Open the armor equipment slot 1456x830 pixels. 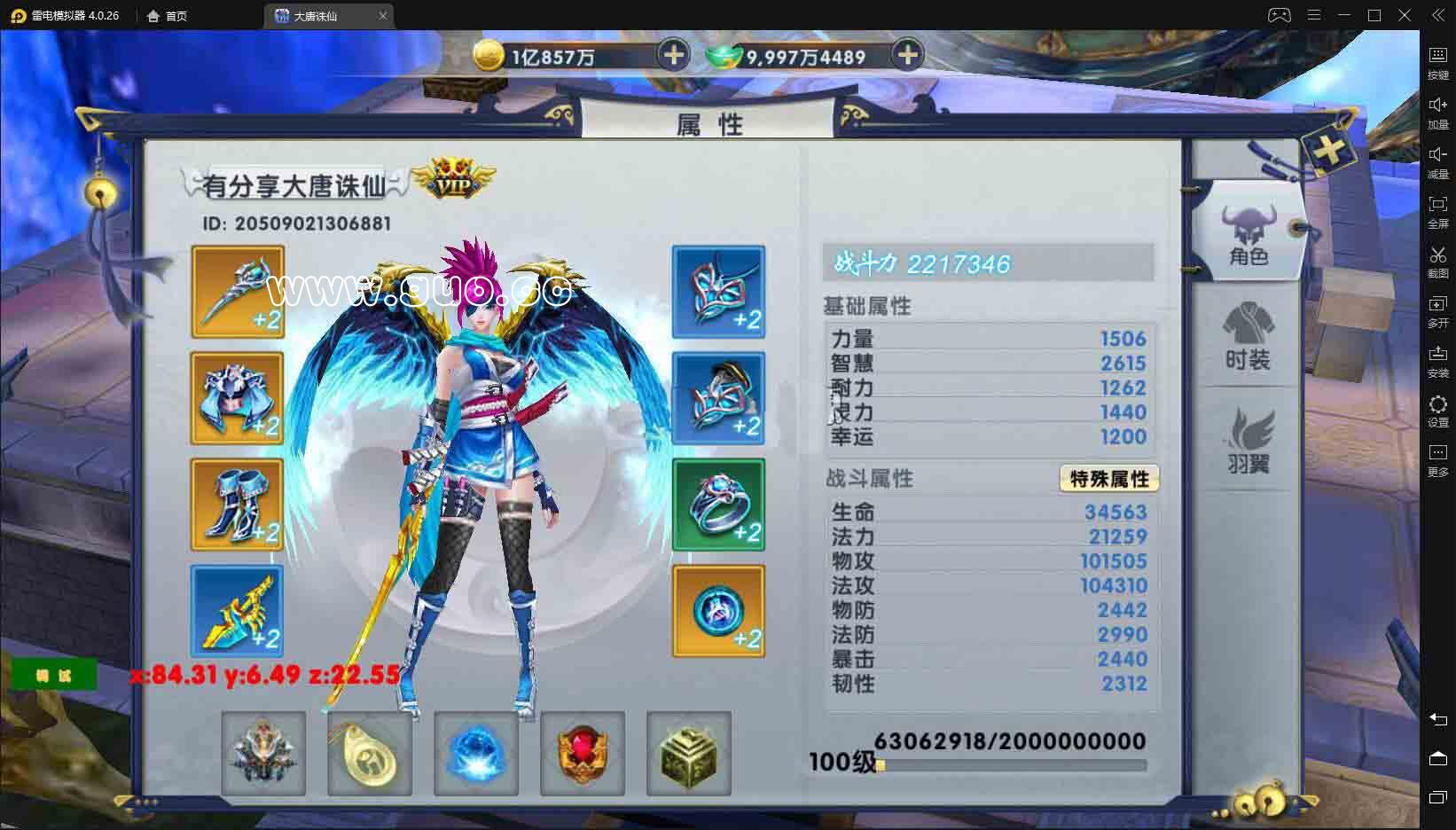[x=237, y=397]
